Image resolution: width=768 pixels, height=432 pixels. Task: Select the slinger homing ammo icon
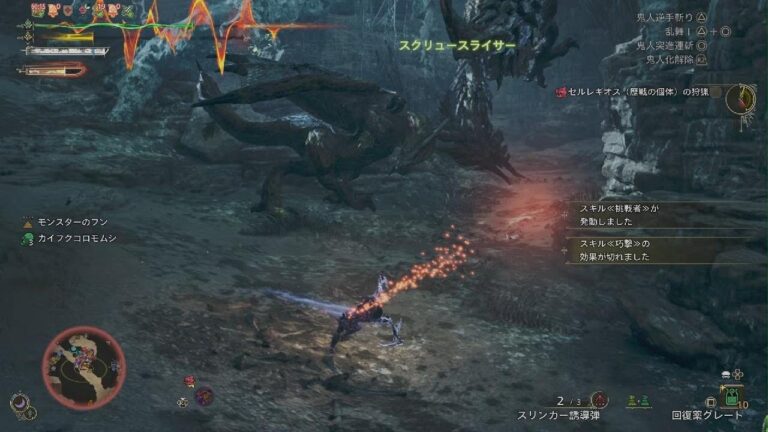(x=599, y=399)
